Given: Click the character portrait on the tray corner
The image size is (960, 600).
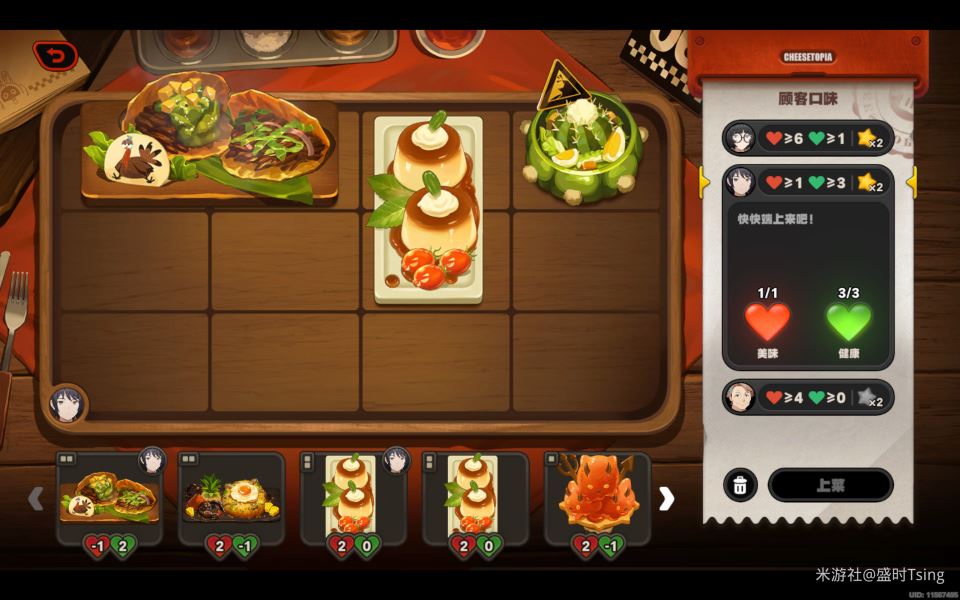Looking at the screenshot, I should pyautogui.click(x=67, y=404).
